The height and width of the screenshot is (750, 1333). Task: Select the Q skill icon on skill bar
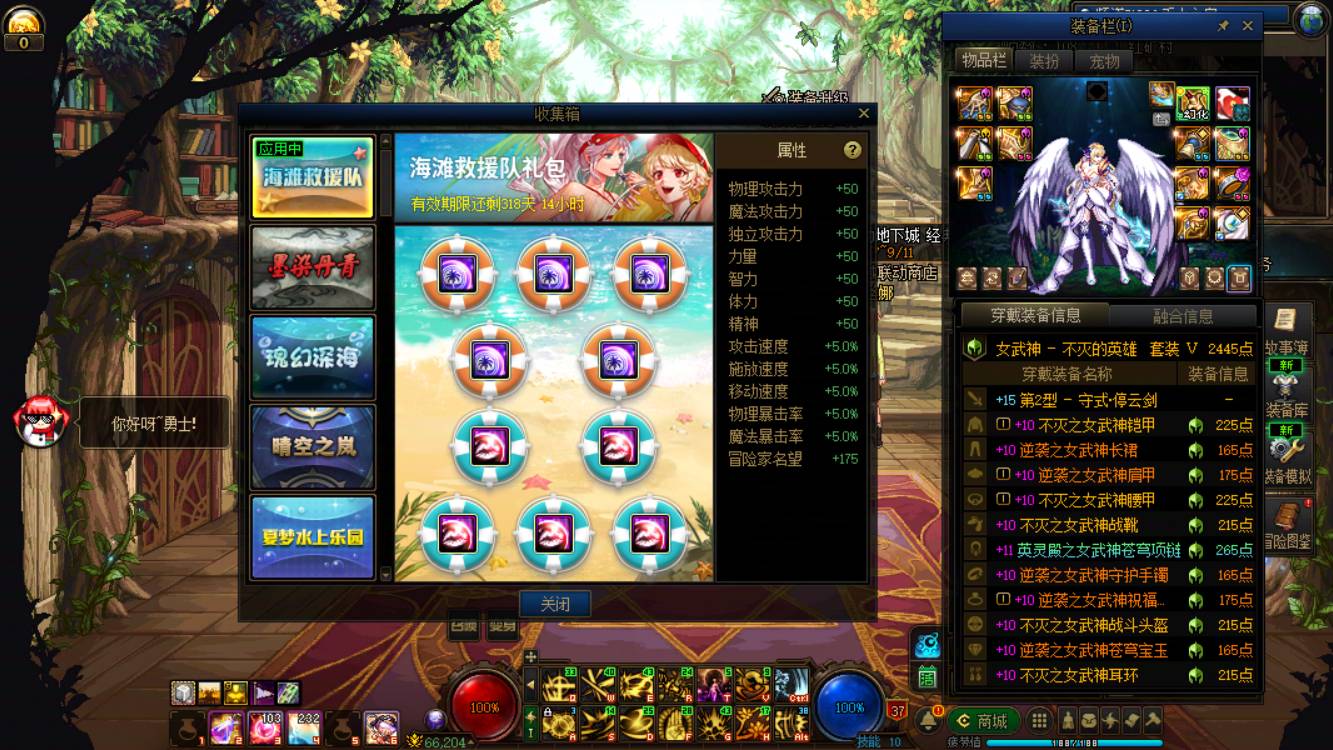559,685
